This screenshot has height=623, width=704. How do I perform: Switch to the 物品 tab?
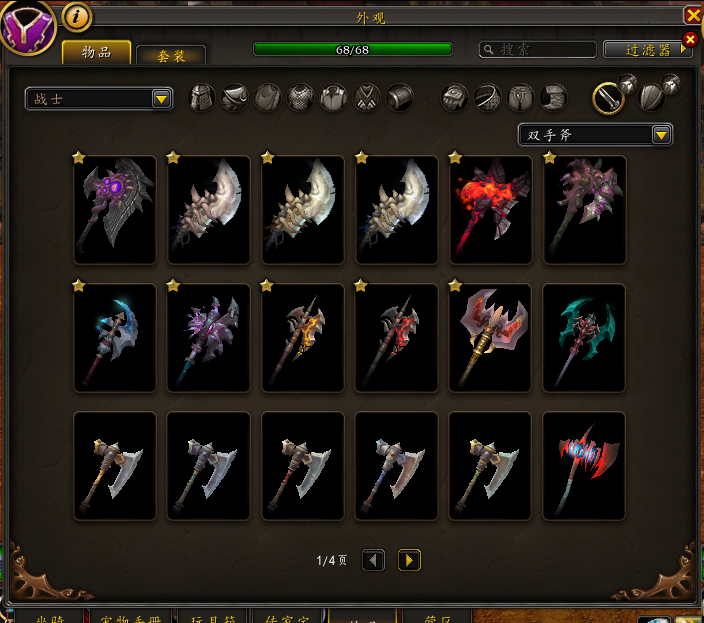pos(96,53)
